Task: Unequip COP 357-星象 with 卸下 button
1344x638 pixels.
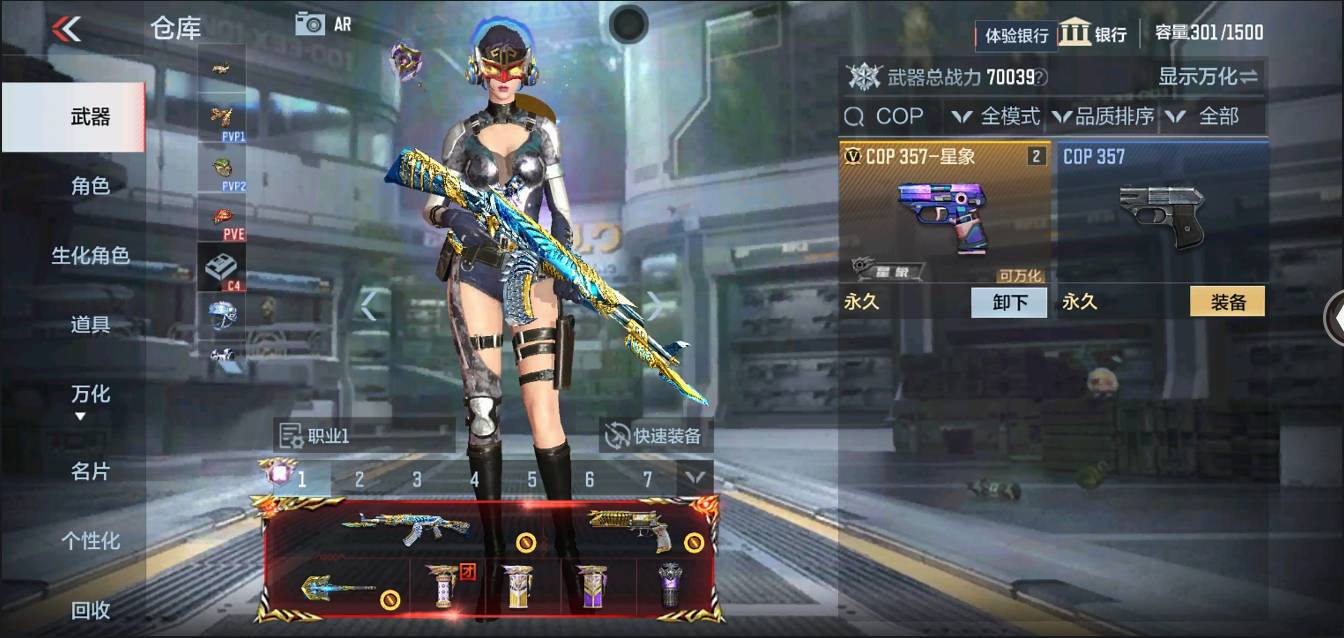Action: coord(1009,302)
